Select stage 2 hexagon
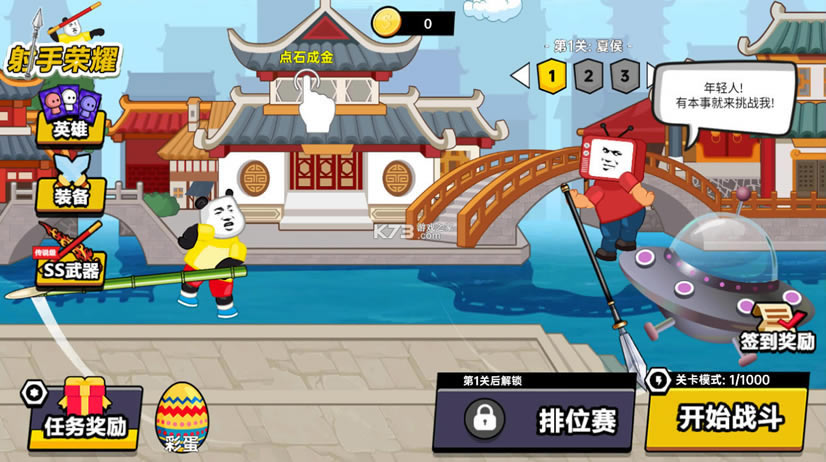This screenshot has width=826, height=462. pyautogui.click(x=589, y=75)
